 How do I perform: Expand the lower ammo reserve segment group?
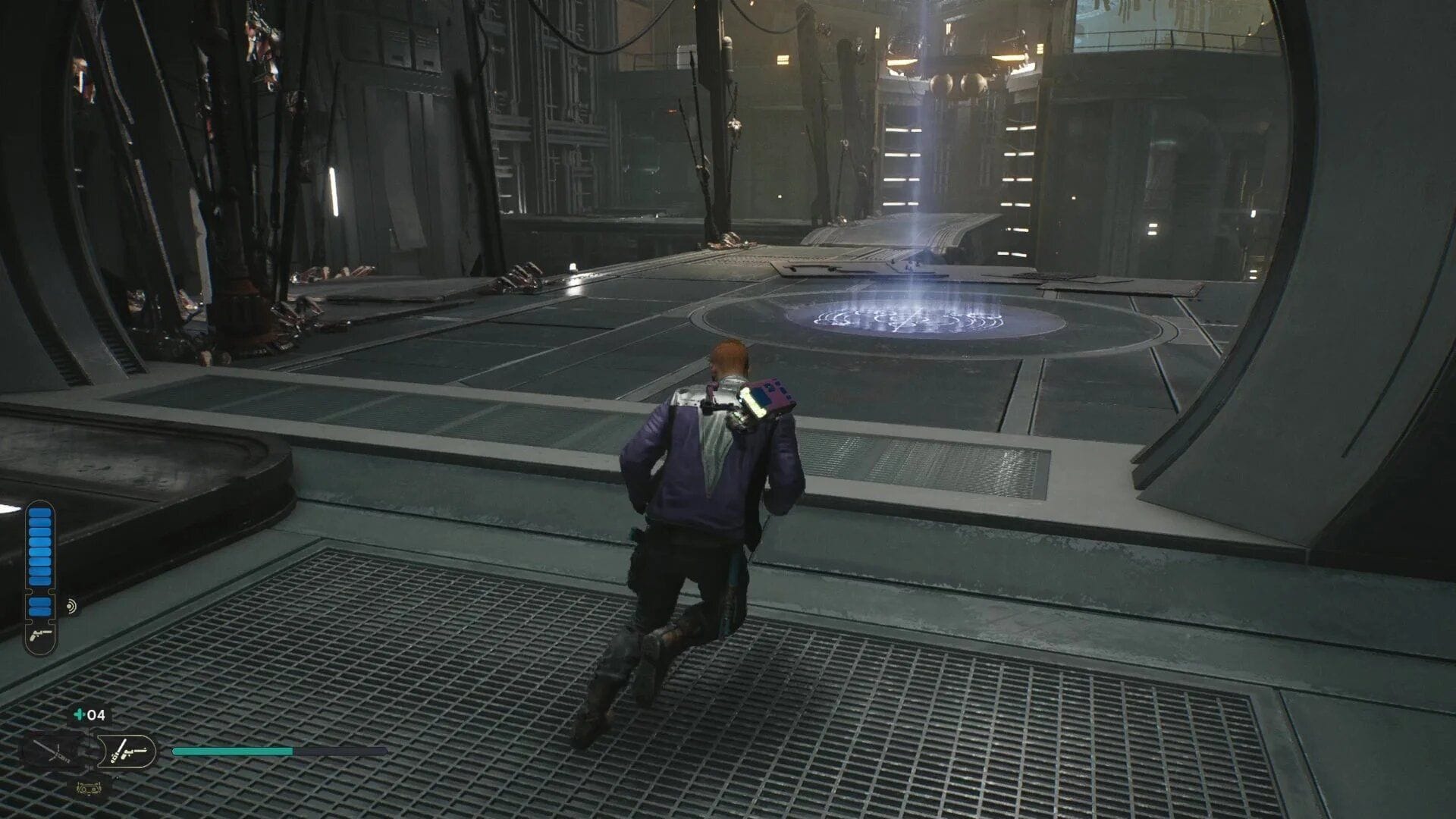coord(39,605)
